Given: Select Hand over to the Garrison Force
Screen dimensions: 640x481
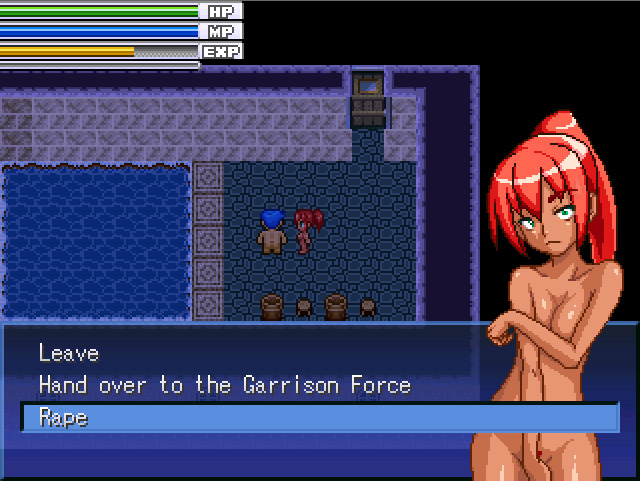Looking at the screenshot, I should [224, 385].
